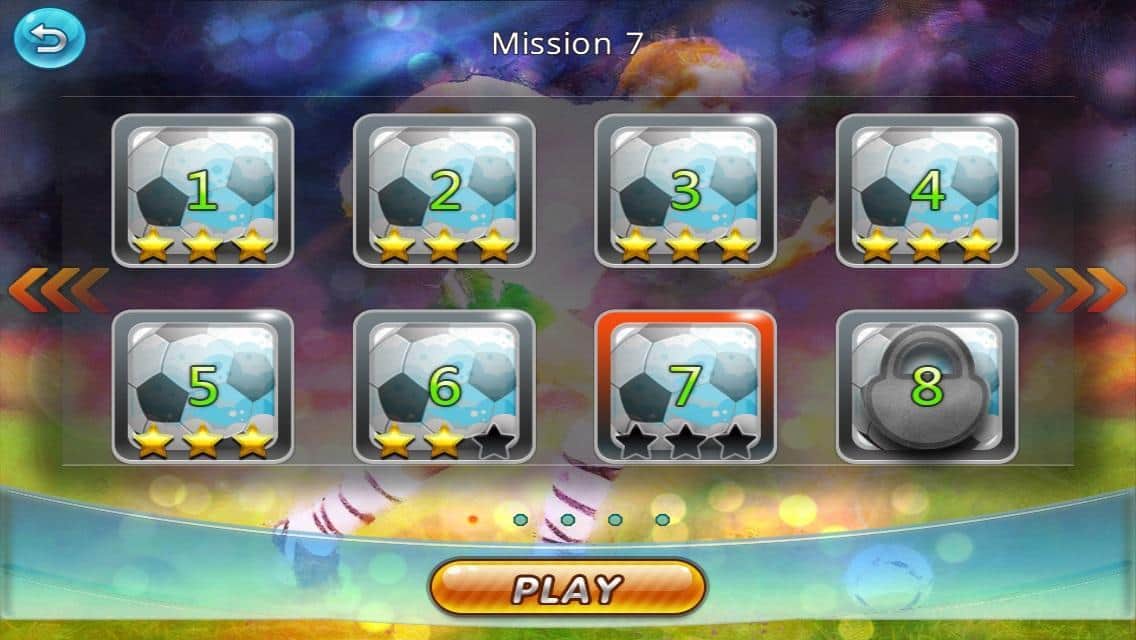
Task: Pick the mission 4 tile
Action: tap(926, 191)
